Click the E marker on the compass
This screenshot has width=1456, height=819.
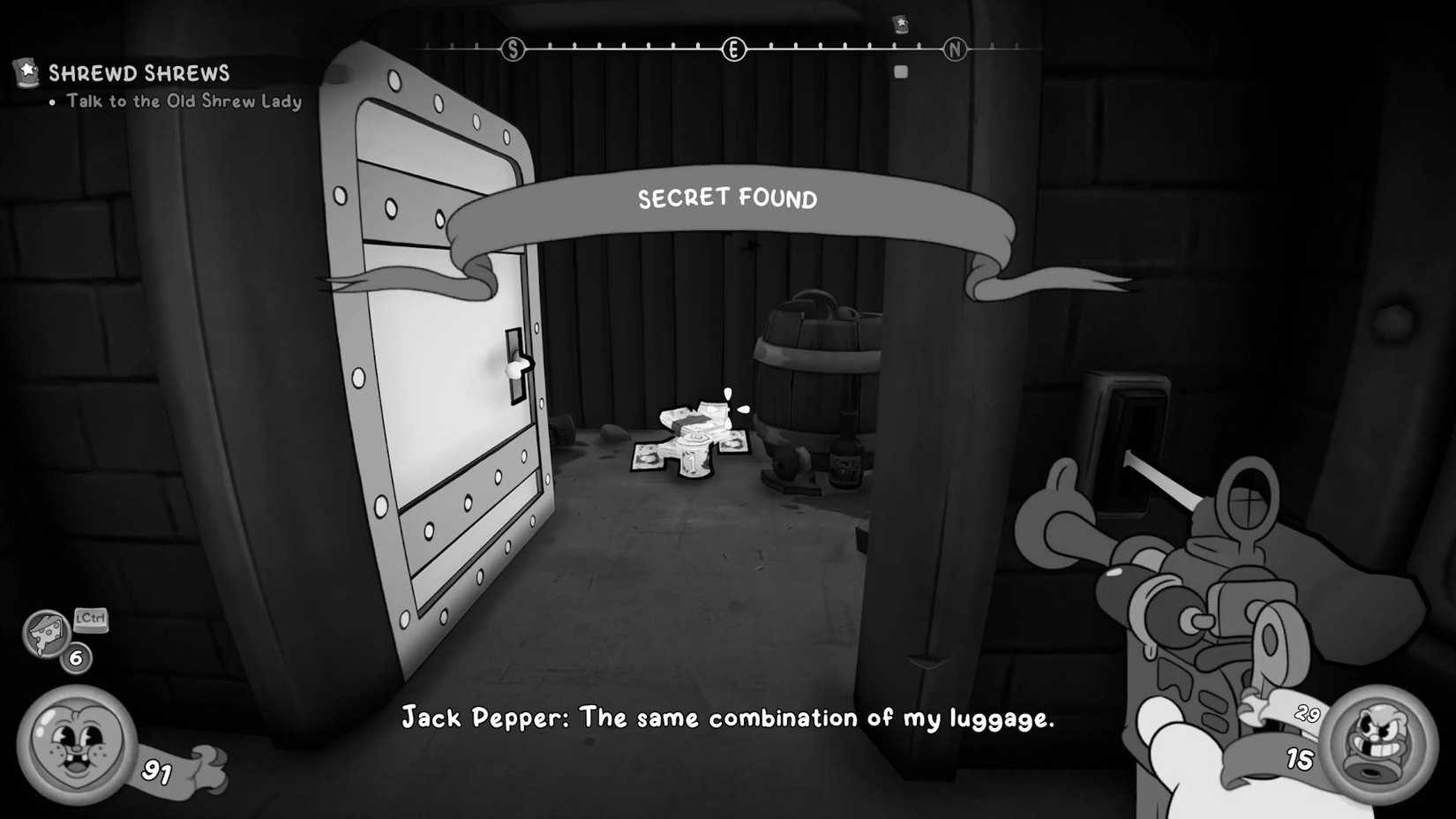click(x=734, y=49)
